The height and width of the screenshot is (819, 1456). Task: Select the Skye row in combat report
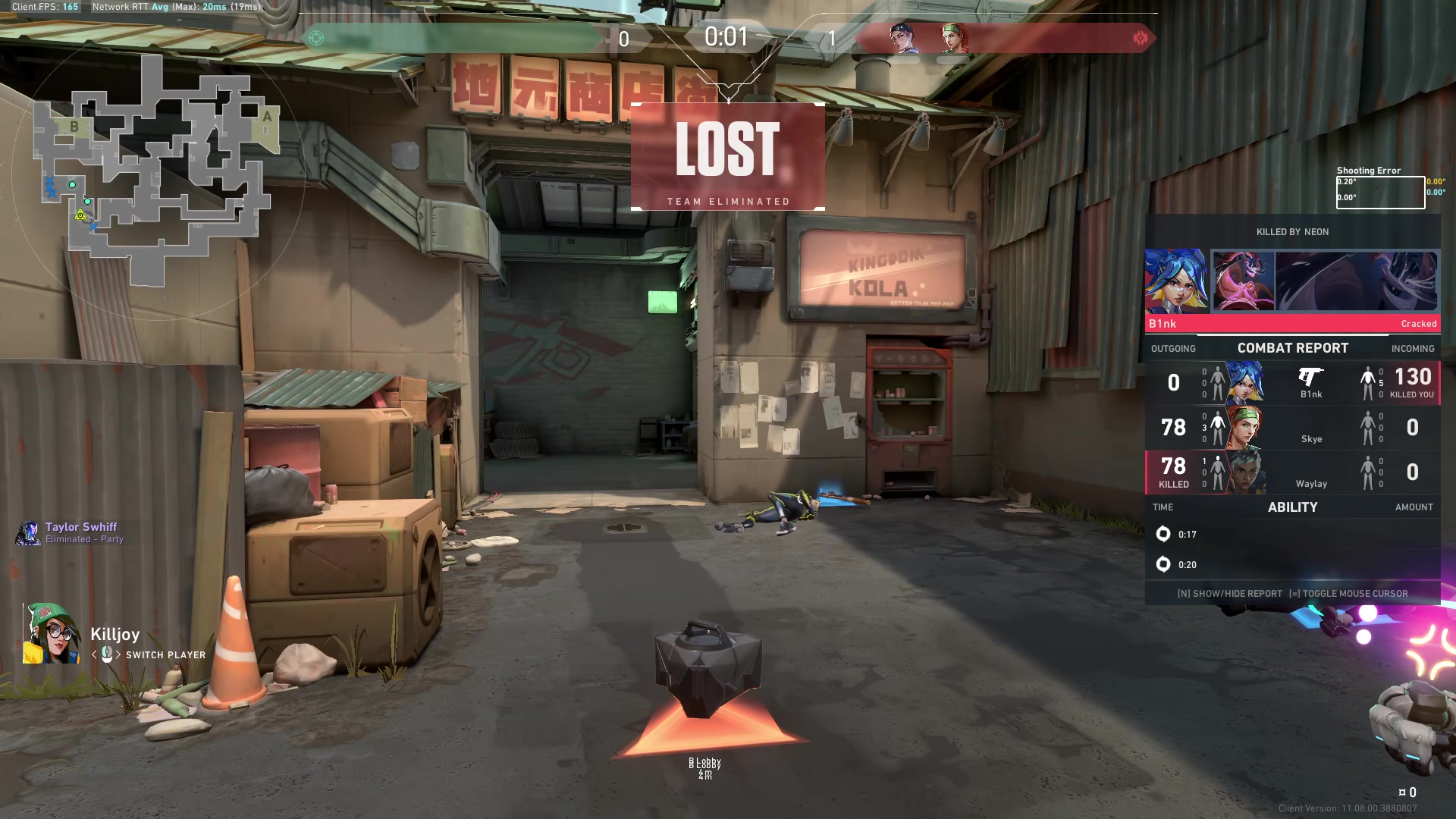[1292, 428]
